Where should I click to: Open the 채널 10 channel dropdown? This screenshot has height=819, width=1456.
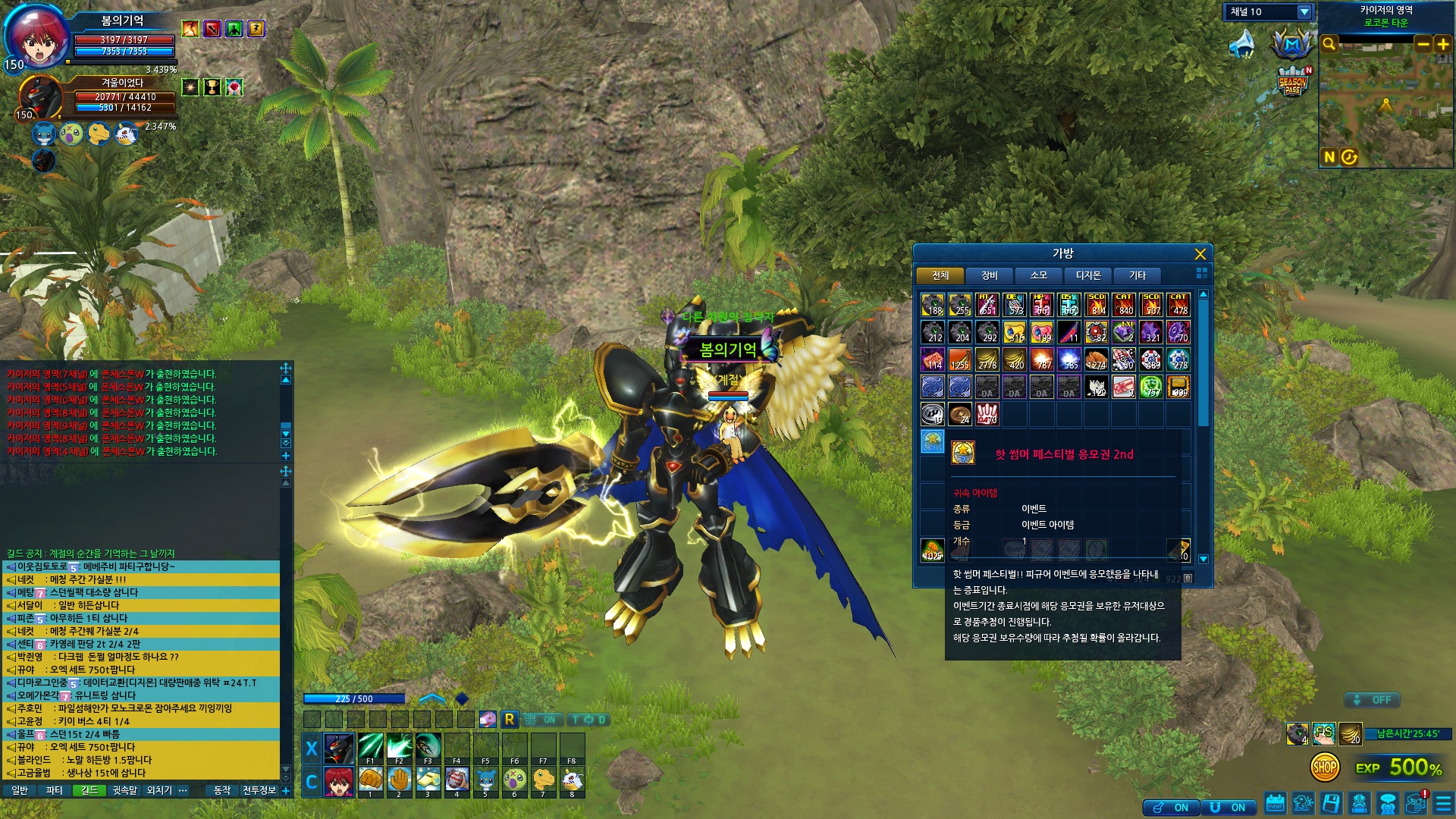1304,12
